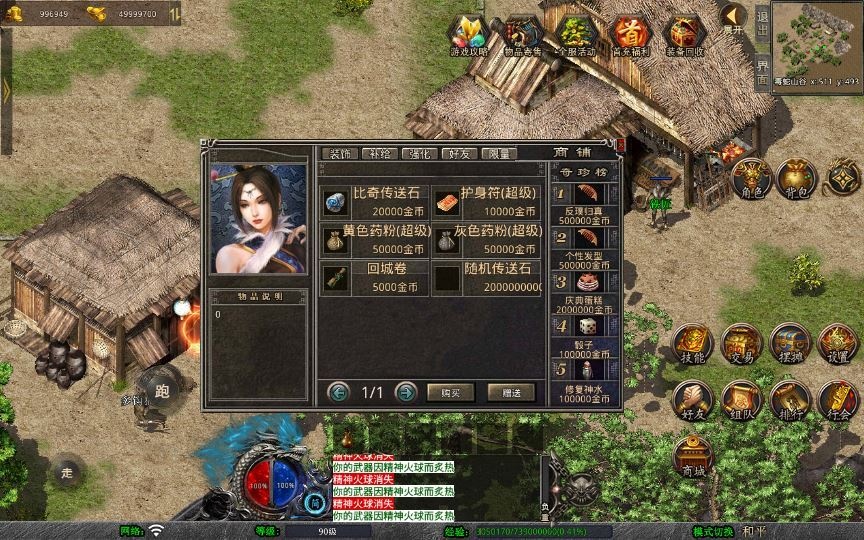Click the 赠送 gift button
The height and width of the screenshot is (540, 864).
(511, 392)
